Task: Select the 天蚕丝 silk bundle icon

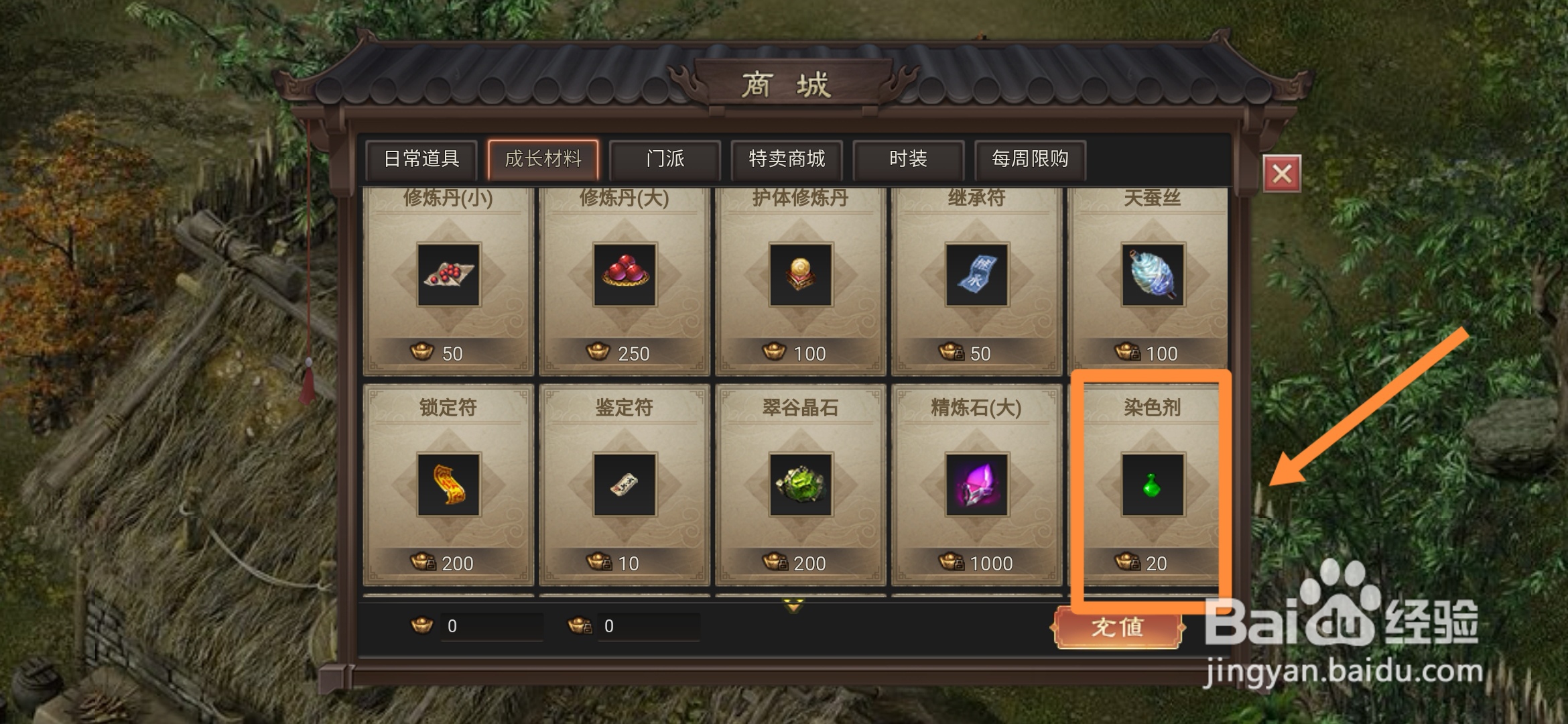Action: point(1151,275)
